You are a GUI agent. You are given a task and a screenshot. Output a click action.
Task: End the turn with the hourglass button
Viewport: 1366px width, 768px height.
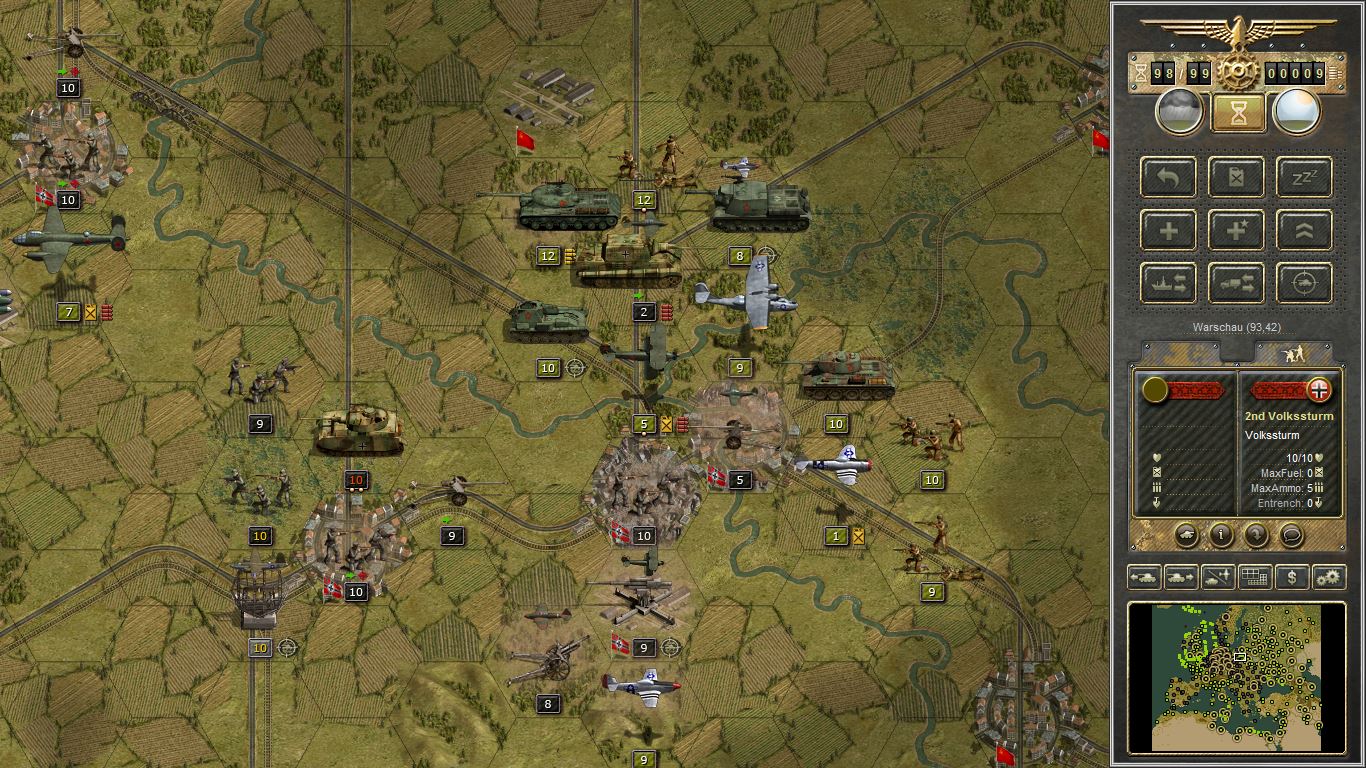pos(1237,111)
